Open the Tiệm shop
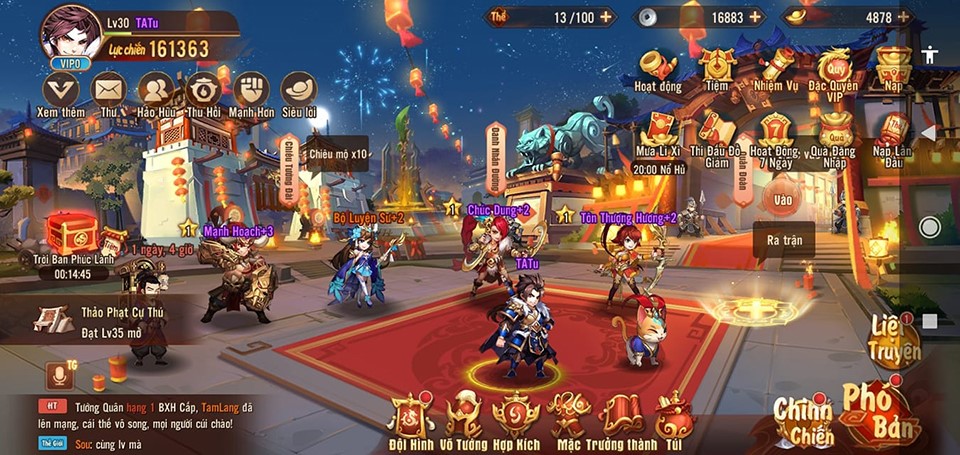The image size is (960, 455). [716, 68]
